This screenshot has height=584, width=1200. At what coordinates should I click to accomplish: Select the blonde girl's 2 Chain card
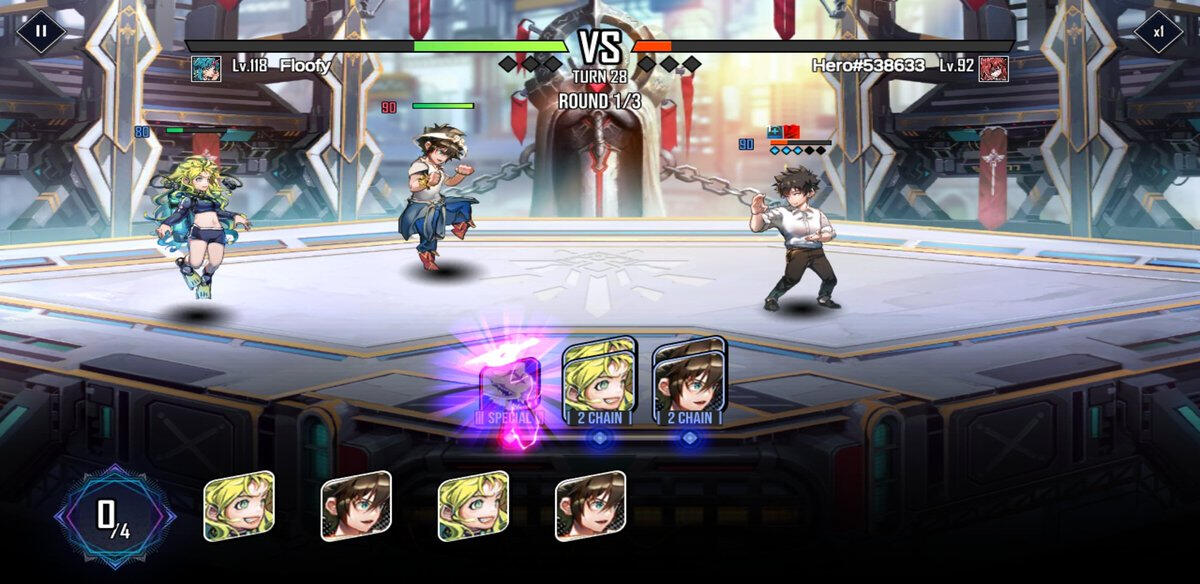click(x=599, y=382)
